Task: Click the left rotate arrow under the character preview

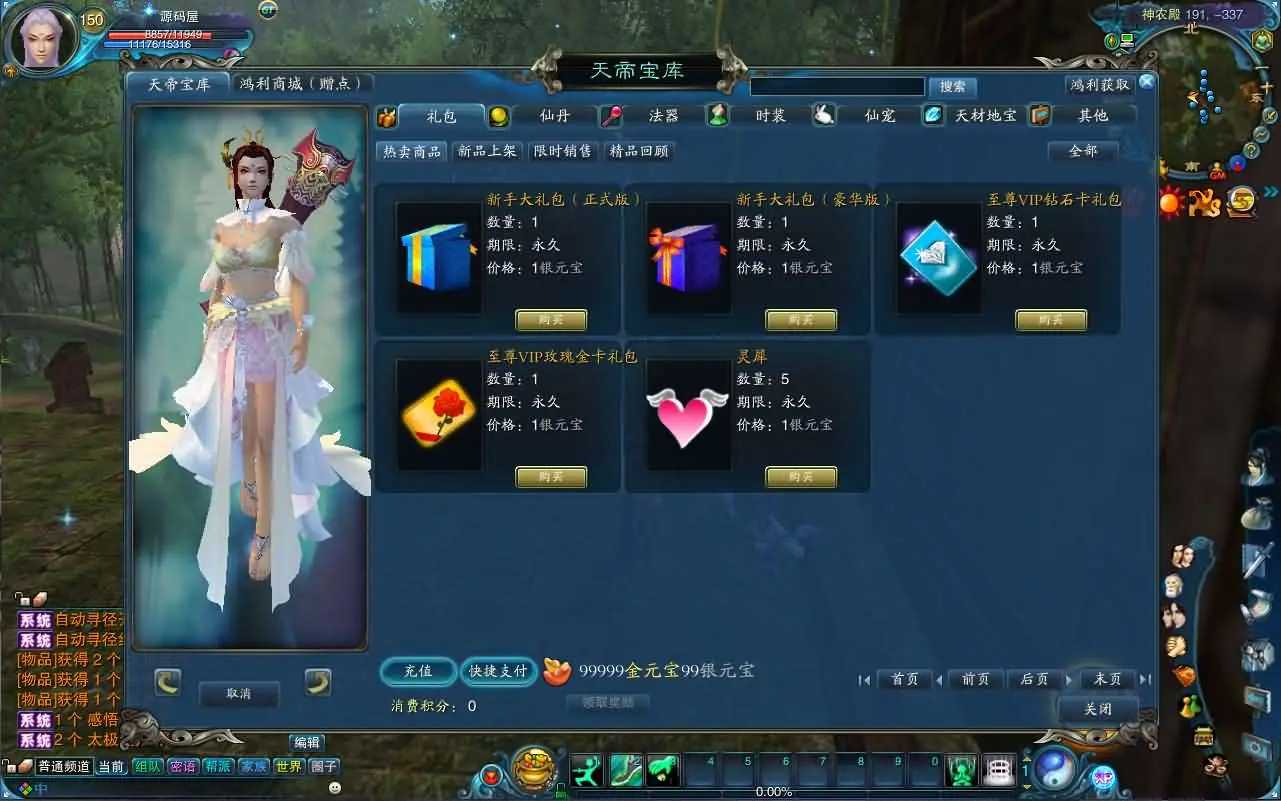Action: coord(166,683)
